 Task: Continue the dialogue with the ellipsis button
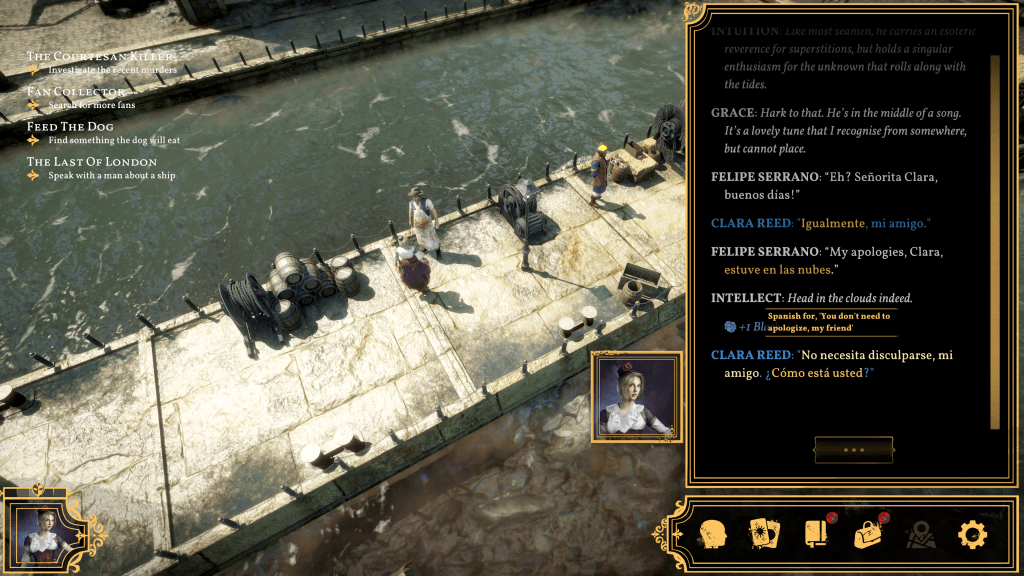853,450
